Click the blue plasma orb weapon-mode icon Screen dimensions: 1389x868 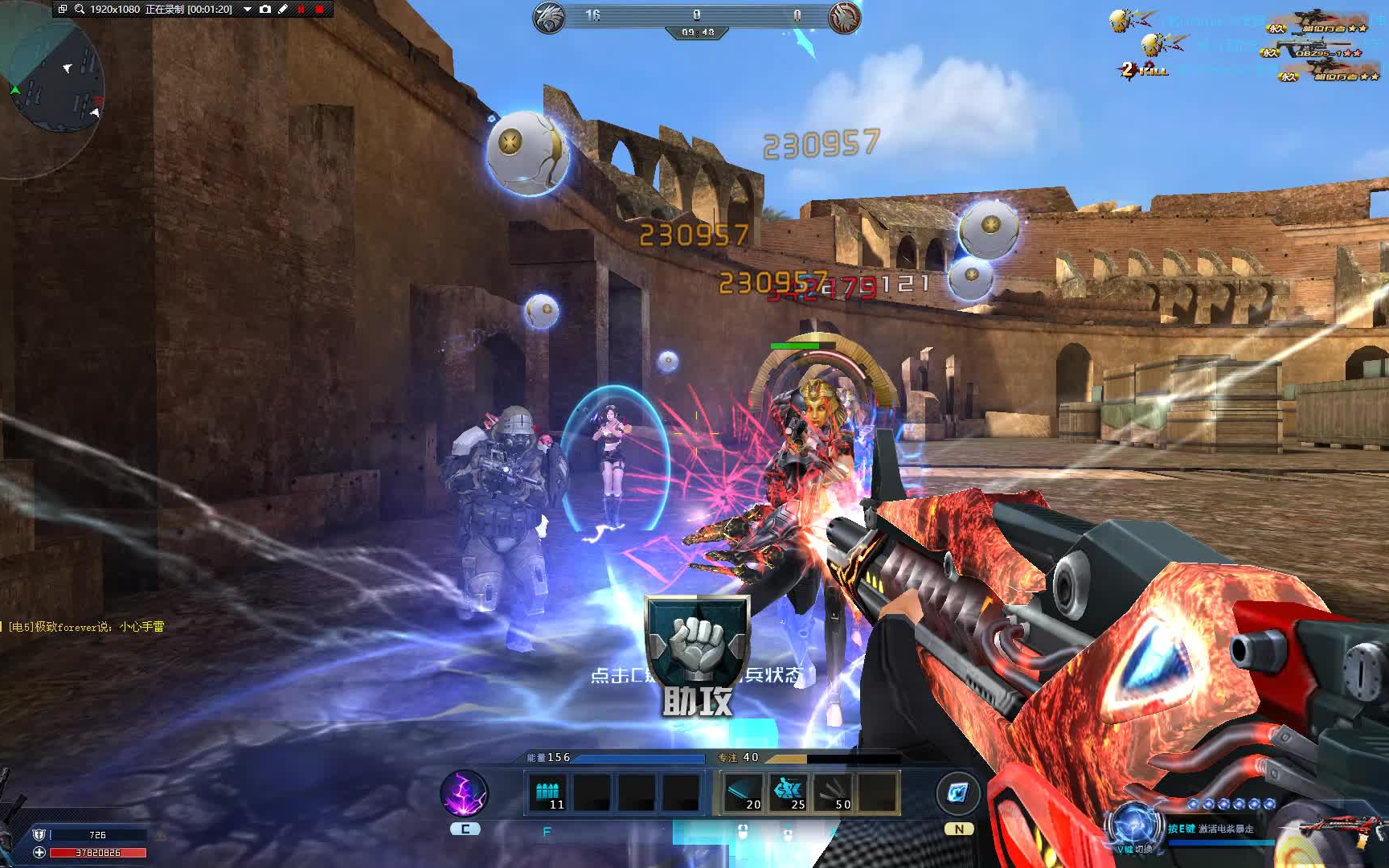coord(1133,825)
